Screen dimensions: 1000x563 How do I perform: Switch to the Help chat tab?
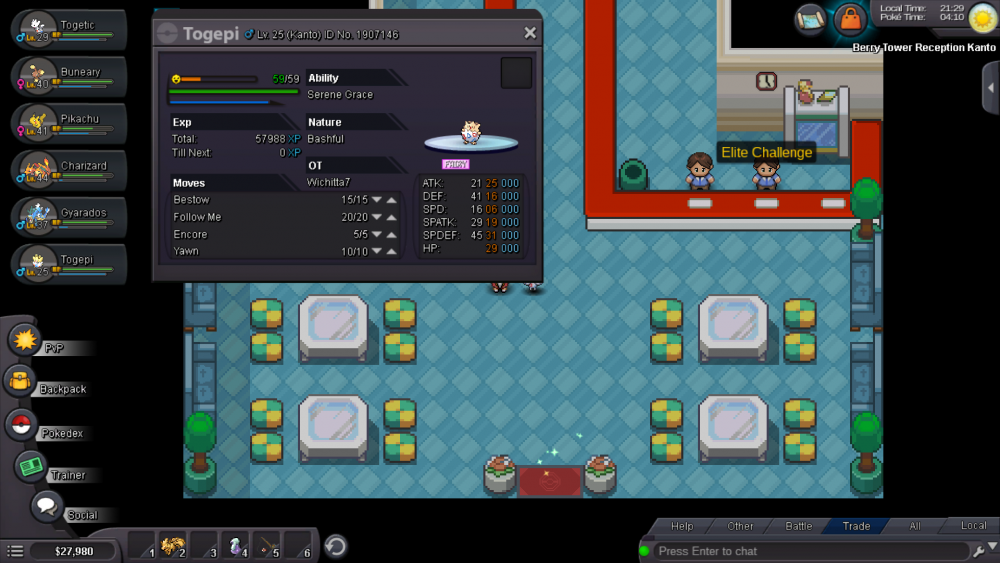click(682, 526)
